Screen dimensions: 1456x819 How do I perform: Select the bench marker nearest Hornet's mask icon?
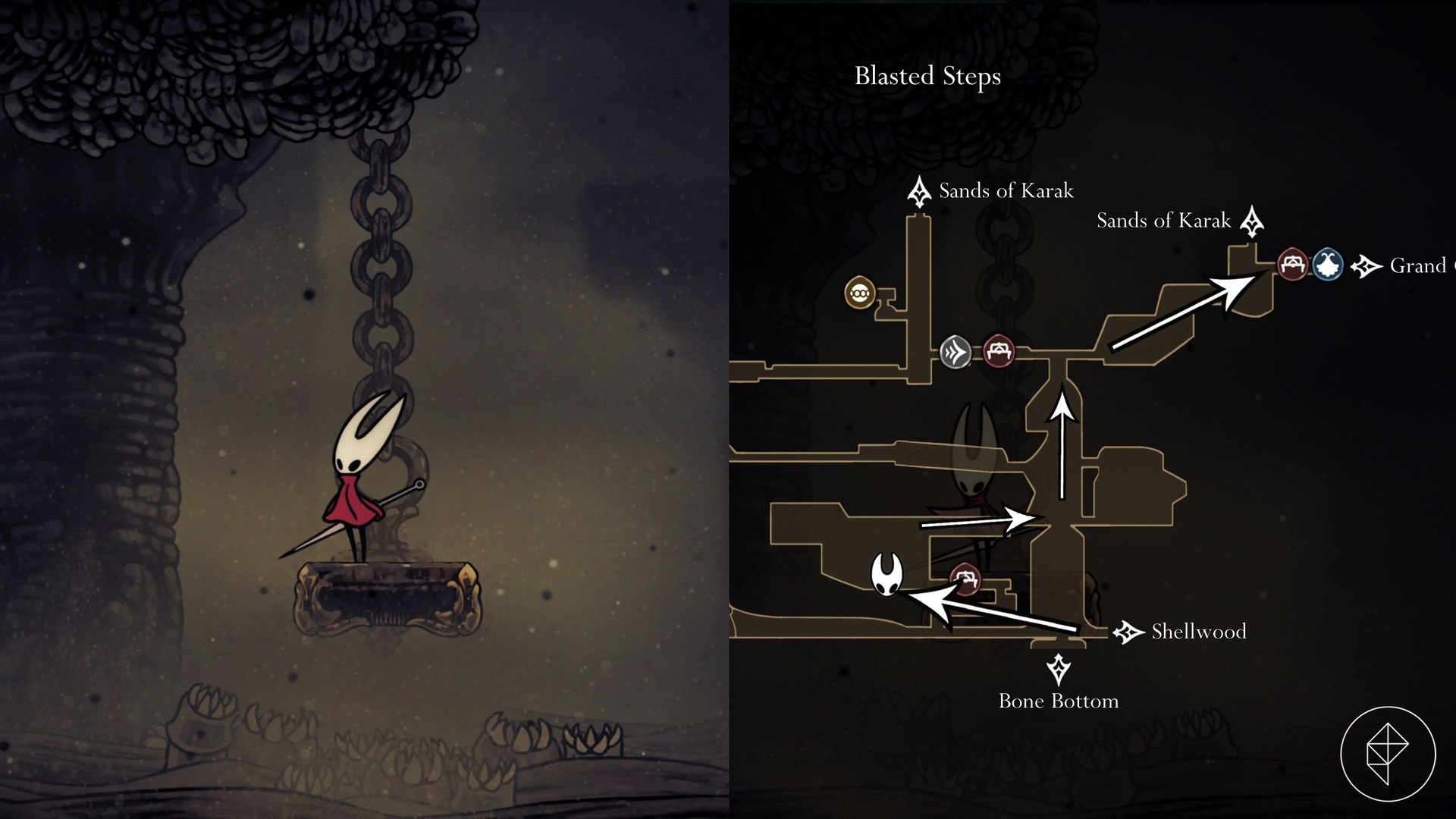click(965, 579)
